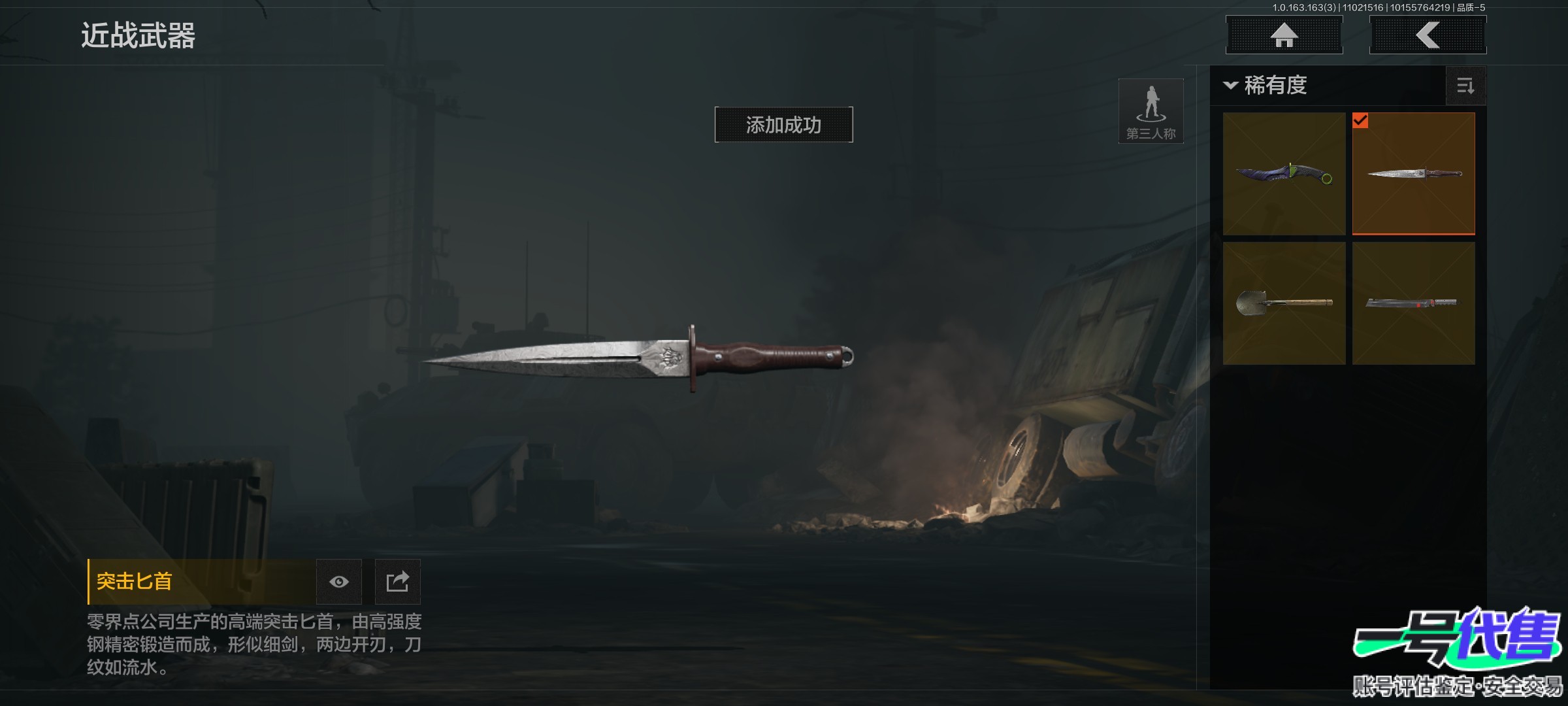Open the 稀有度 rarity sort dropdown
Viewport: 1568px width, 706px height.
[x=1267, y=86]
